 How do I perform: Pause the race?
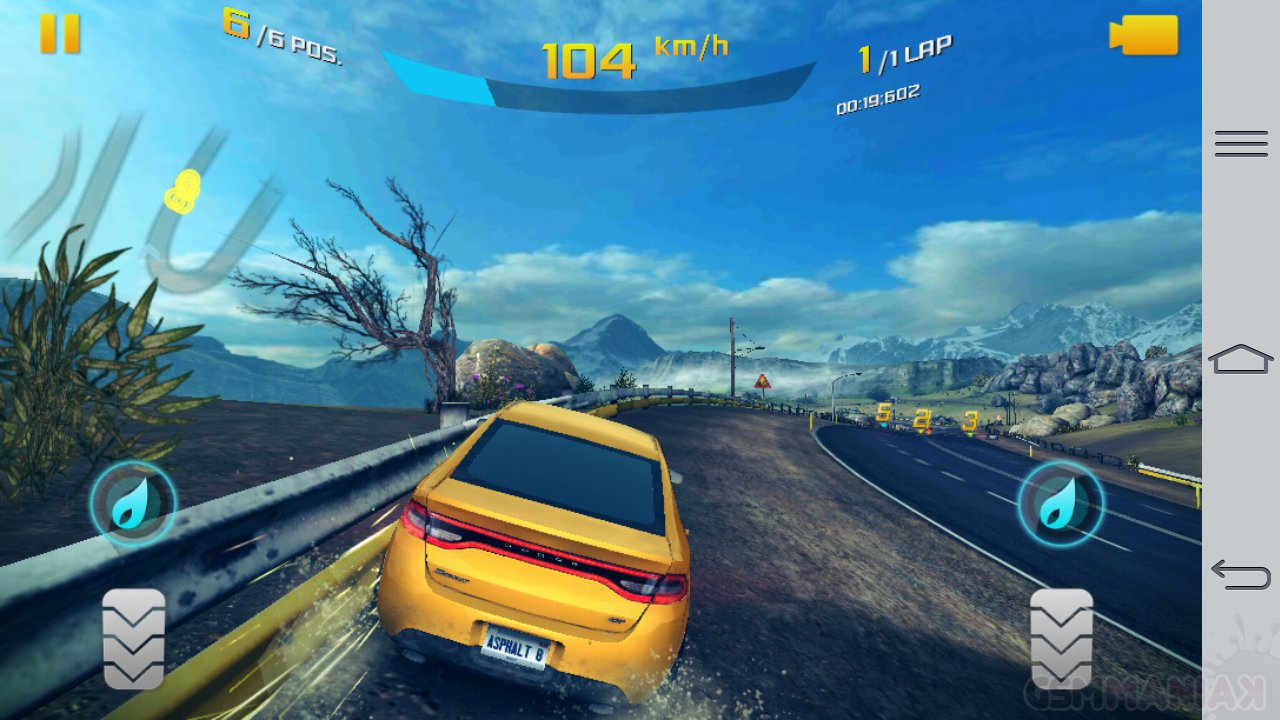[60, 34]
